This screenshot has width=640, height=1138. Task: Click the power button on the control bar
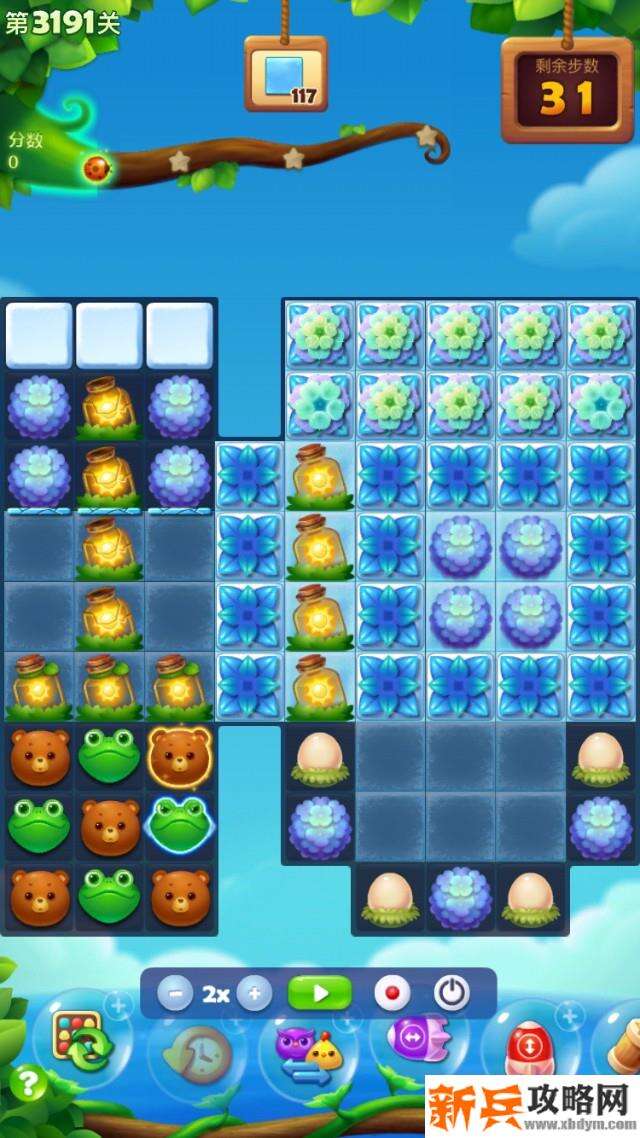tap(452, 994)
